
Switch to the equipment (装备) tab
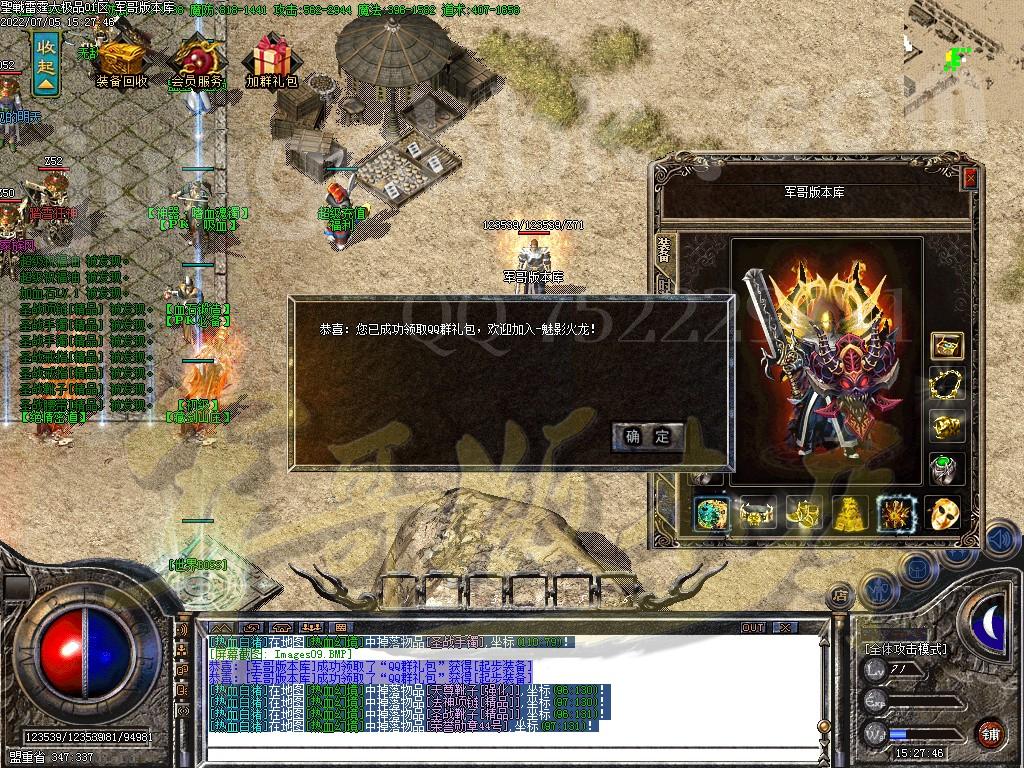[x=665, y=248]
